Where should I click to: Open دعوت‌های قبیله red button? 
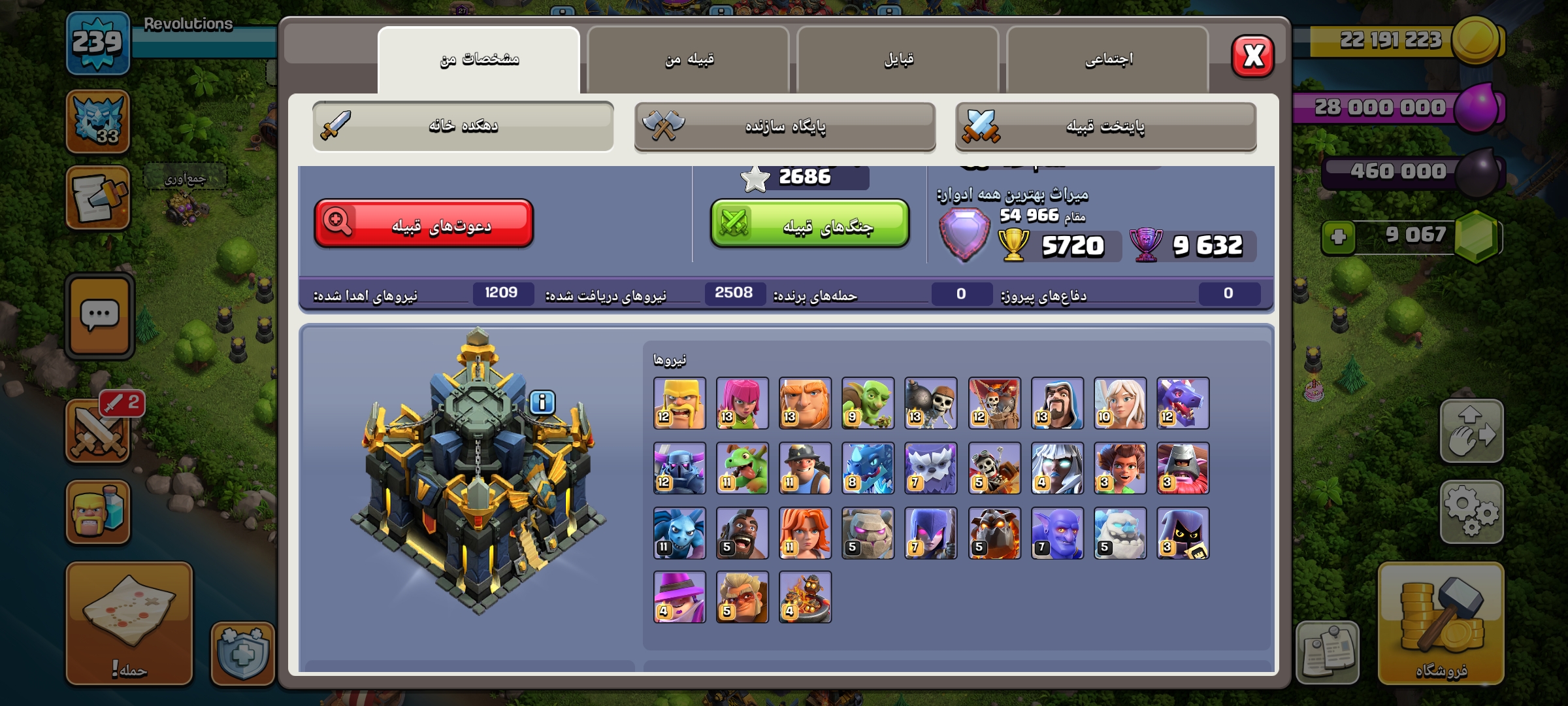pyautogui.click(x=424, y=224)
